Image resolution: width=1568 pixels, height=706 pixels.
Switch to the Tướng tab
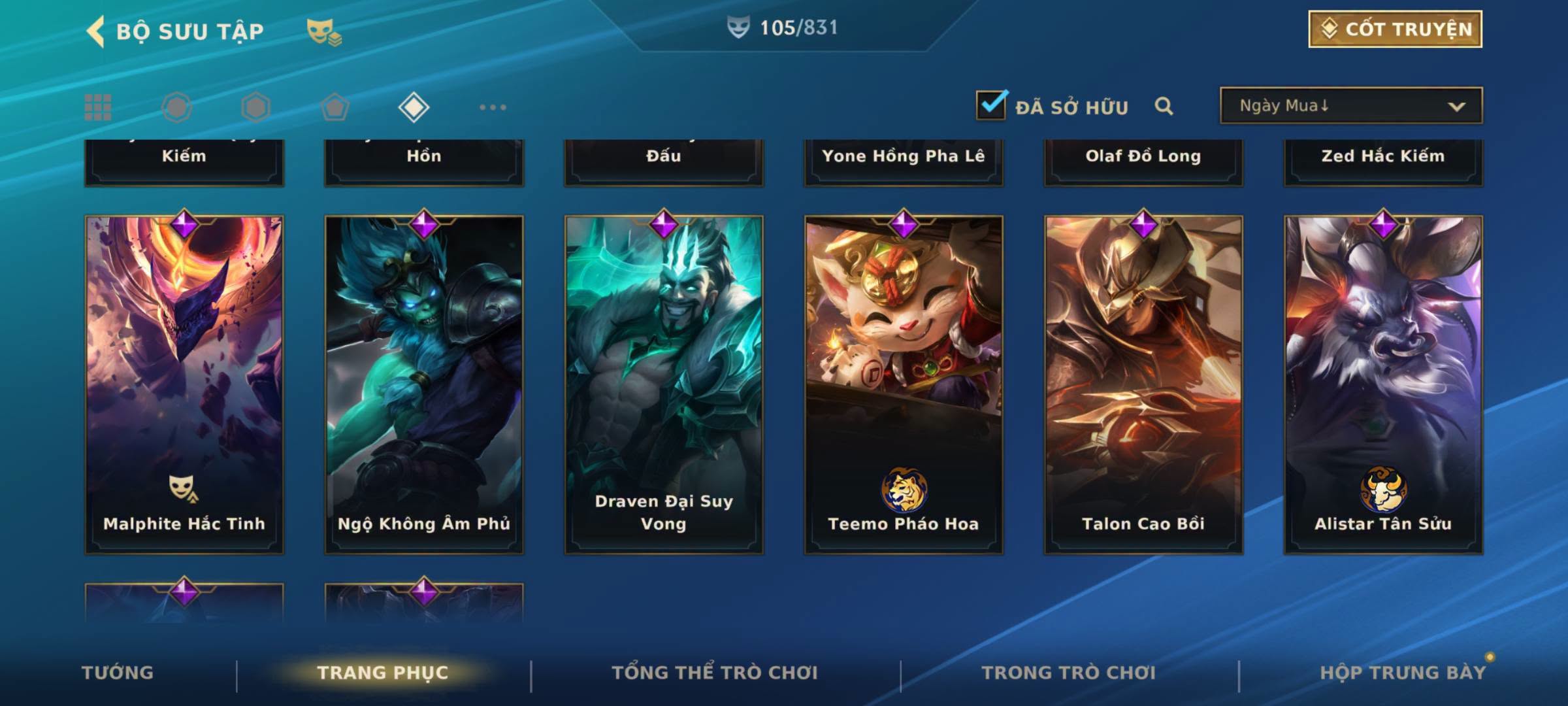point(118,673)
